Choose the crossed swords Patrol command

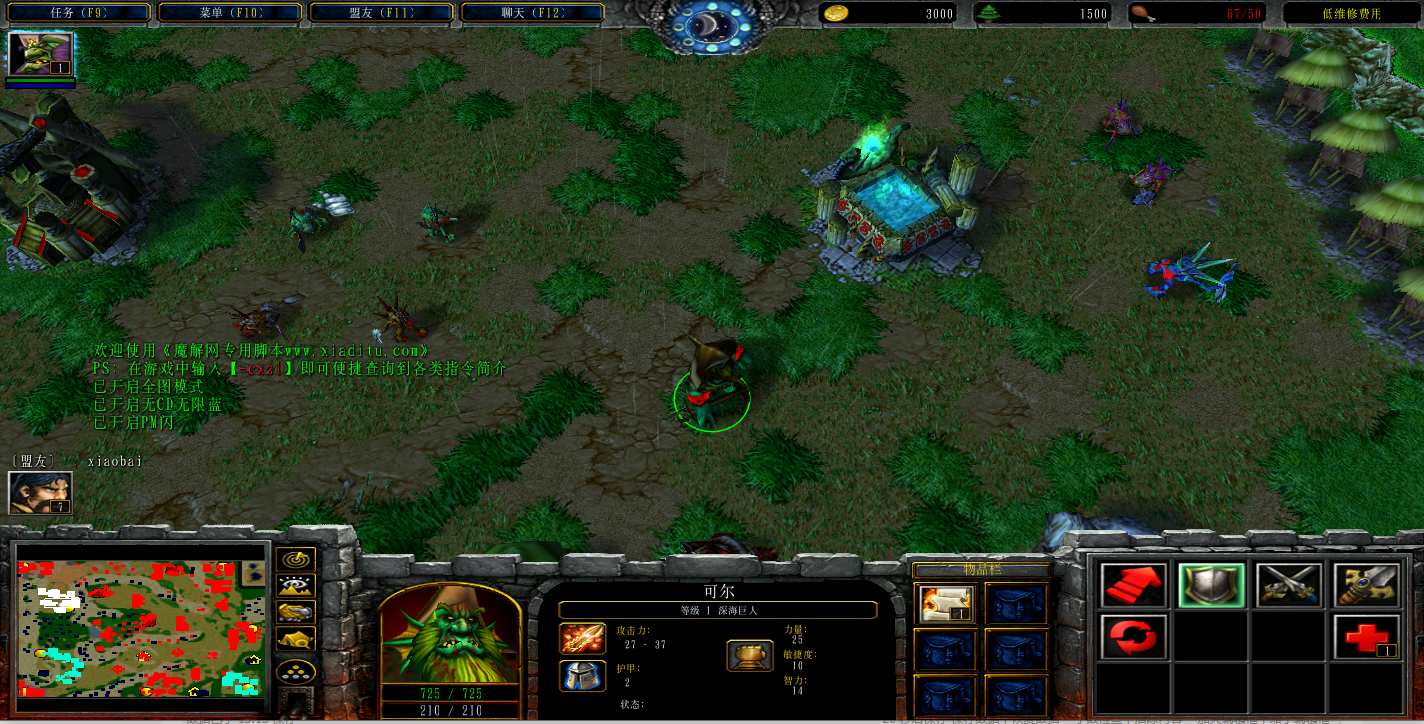(1289, 585)
